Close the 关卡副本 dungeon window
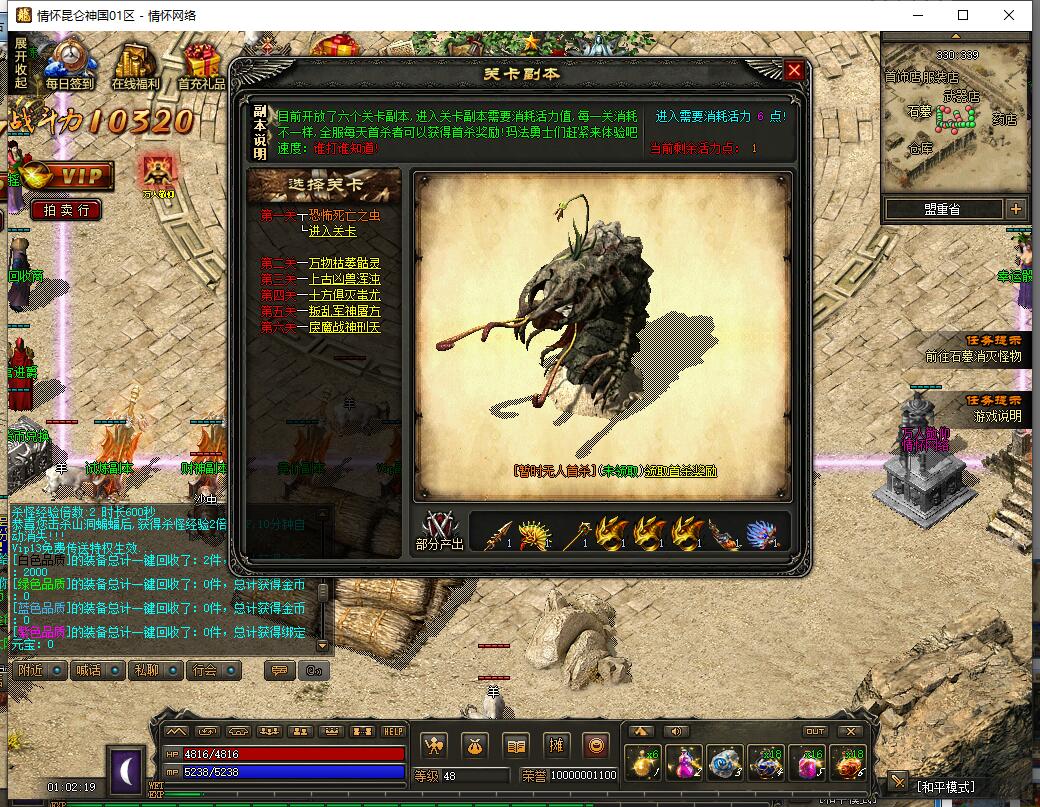 coord(794,70)
